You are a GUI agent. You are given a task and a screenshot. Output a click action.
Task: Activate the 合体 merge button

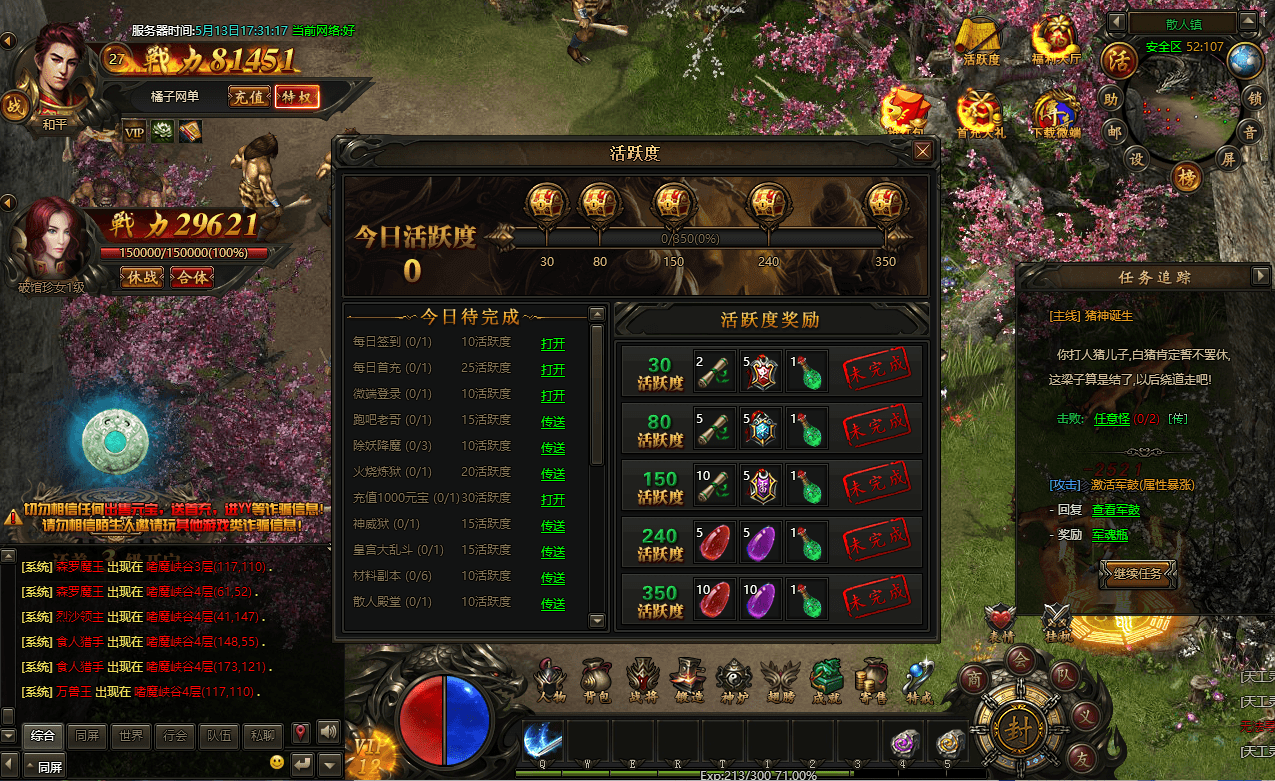coord(192,277)
